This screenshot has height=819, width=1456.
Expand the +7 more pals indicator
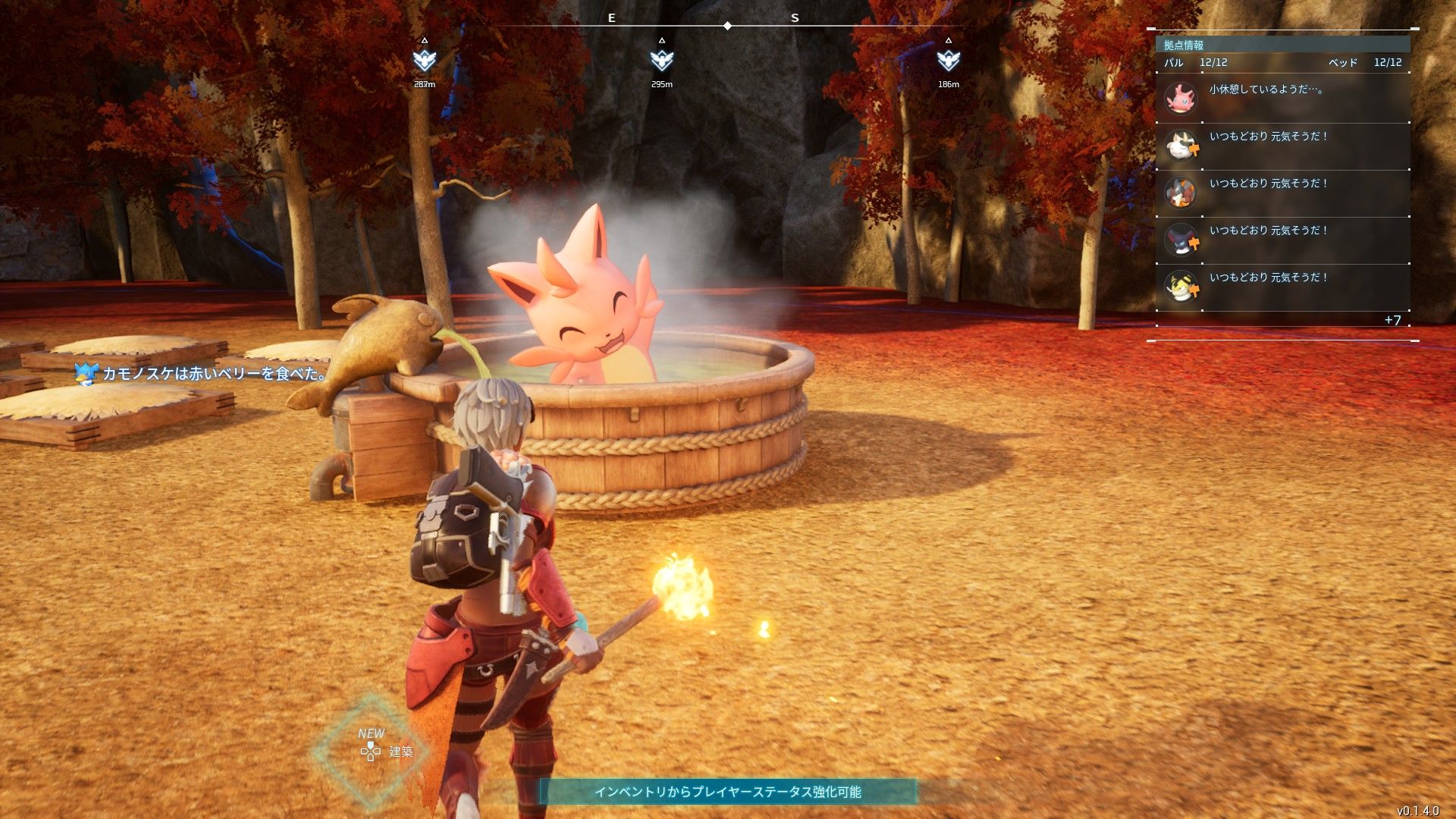(1392, 320)
